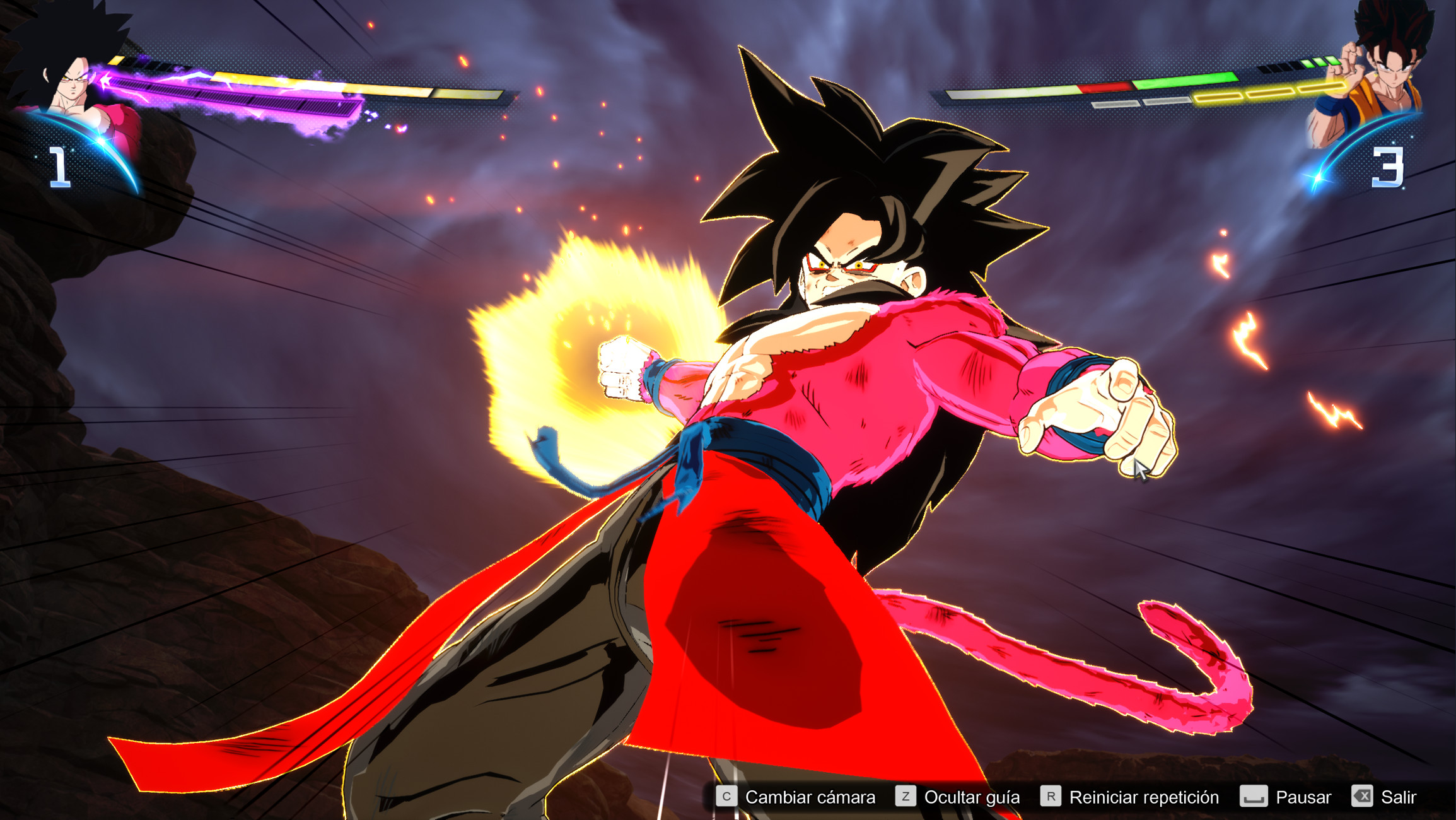Click the C key icon for camera change
Viewport: 1456px width, 820px height.
click(x=726, y=797)
